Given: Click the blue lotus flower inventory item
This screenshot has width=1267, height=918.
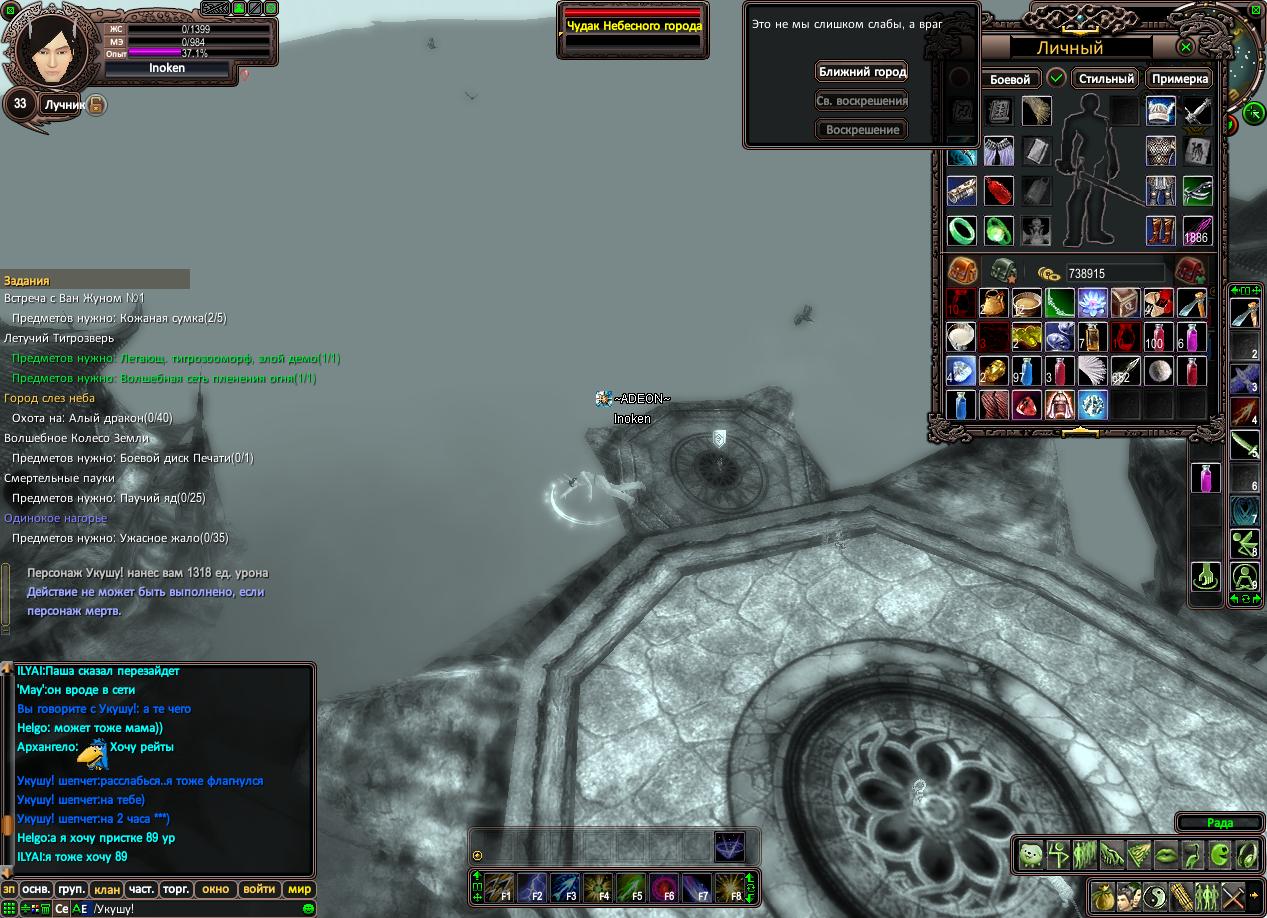Looking at the screenshot, I should pyautogui.click(x=1094, y=303).
